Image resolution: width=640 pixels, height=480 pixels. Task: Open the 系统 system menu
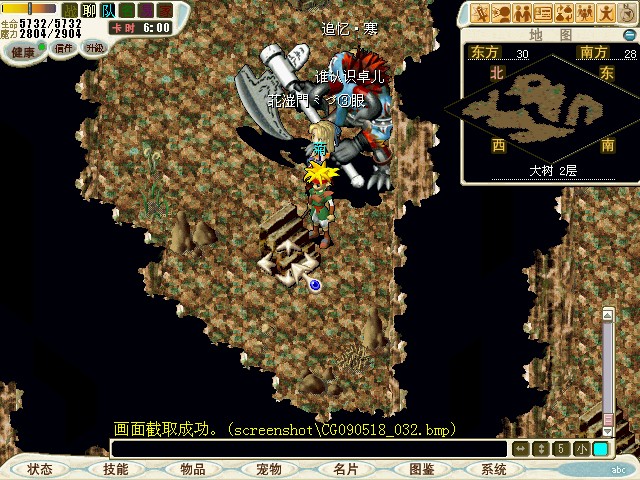[x=494, y=469]
